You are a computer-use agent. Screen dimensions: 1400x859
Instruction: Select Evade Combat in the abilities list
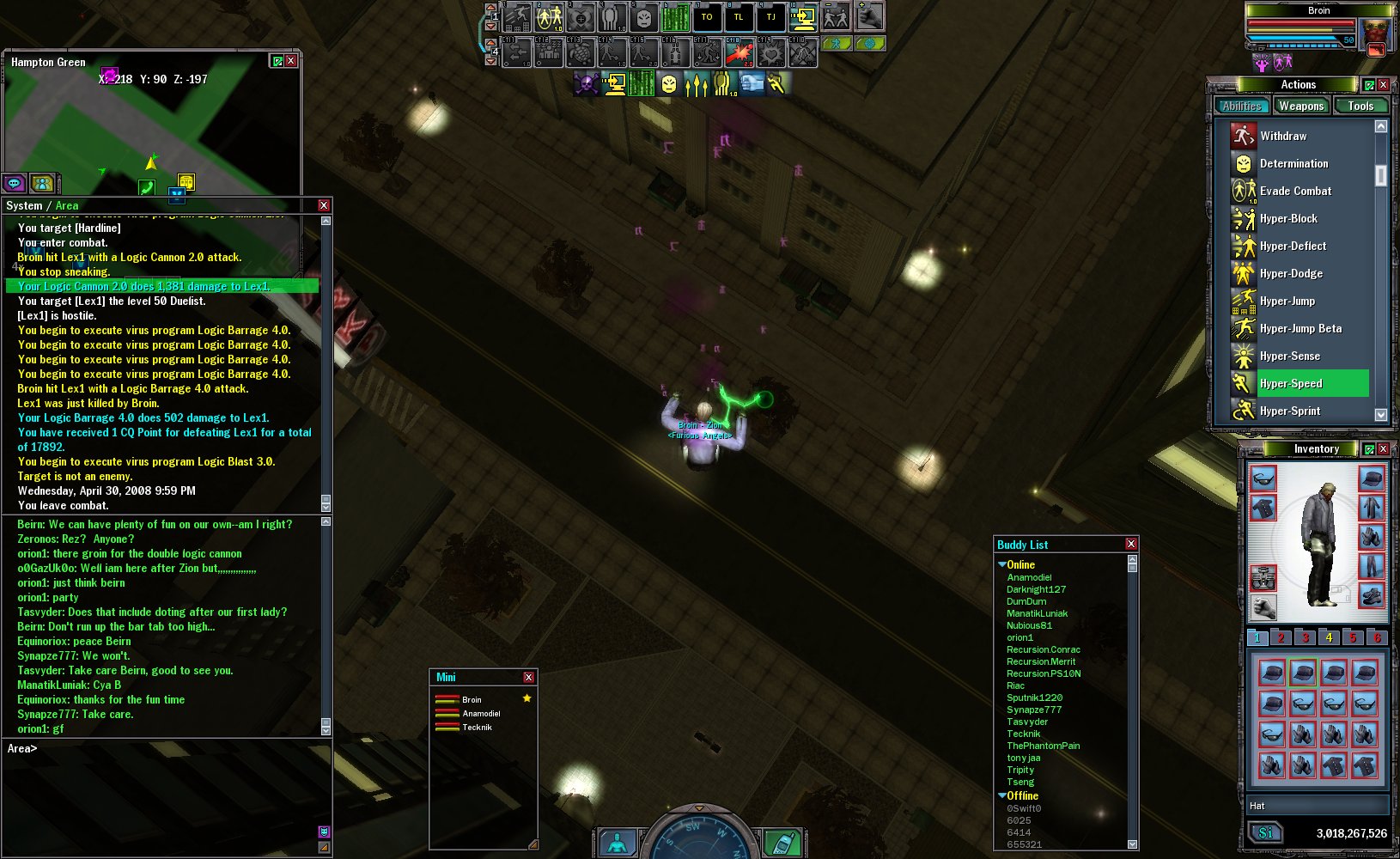click(1295, 192)
